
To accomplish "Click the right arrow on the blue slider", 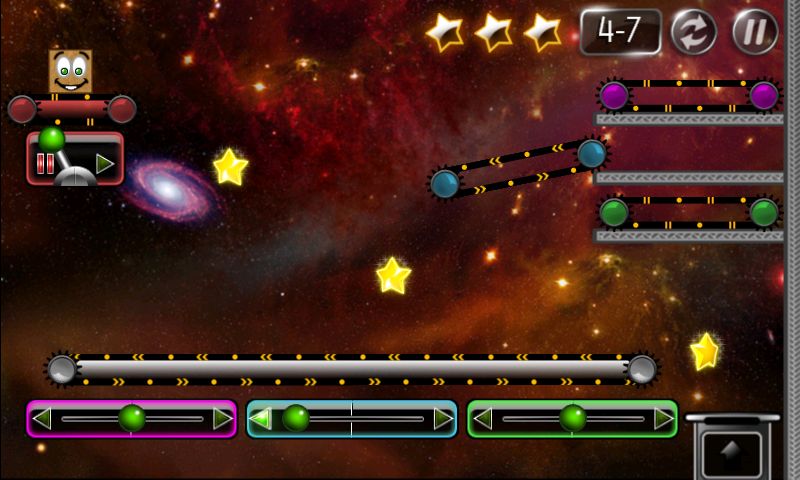I will (x=442, y=419).
